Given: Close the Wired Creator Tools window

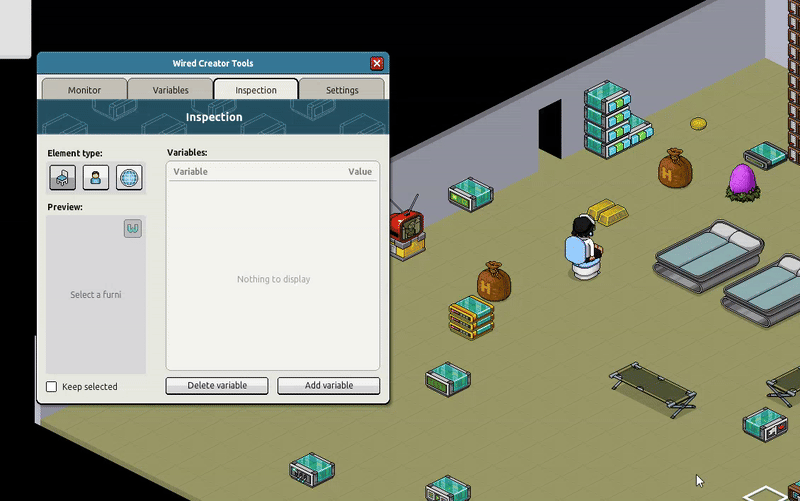Looking at the screenshot, I should point(377,63).
